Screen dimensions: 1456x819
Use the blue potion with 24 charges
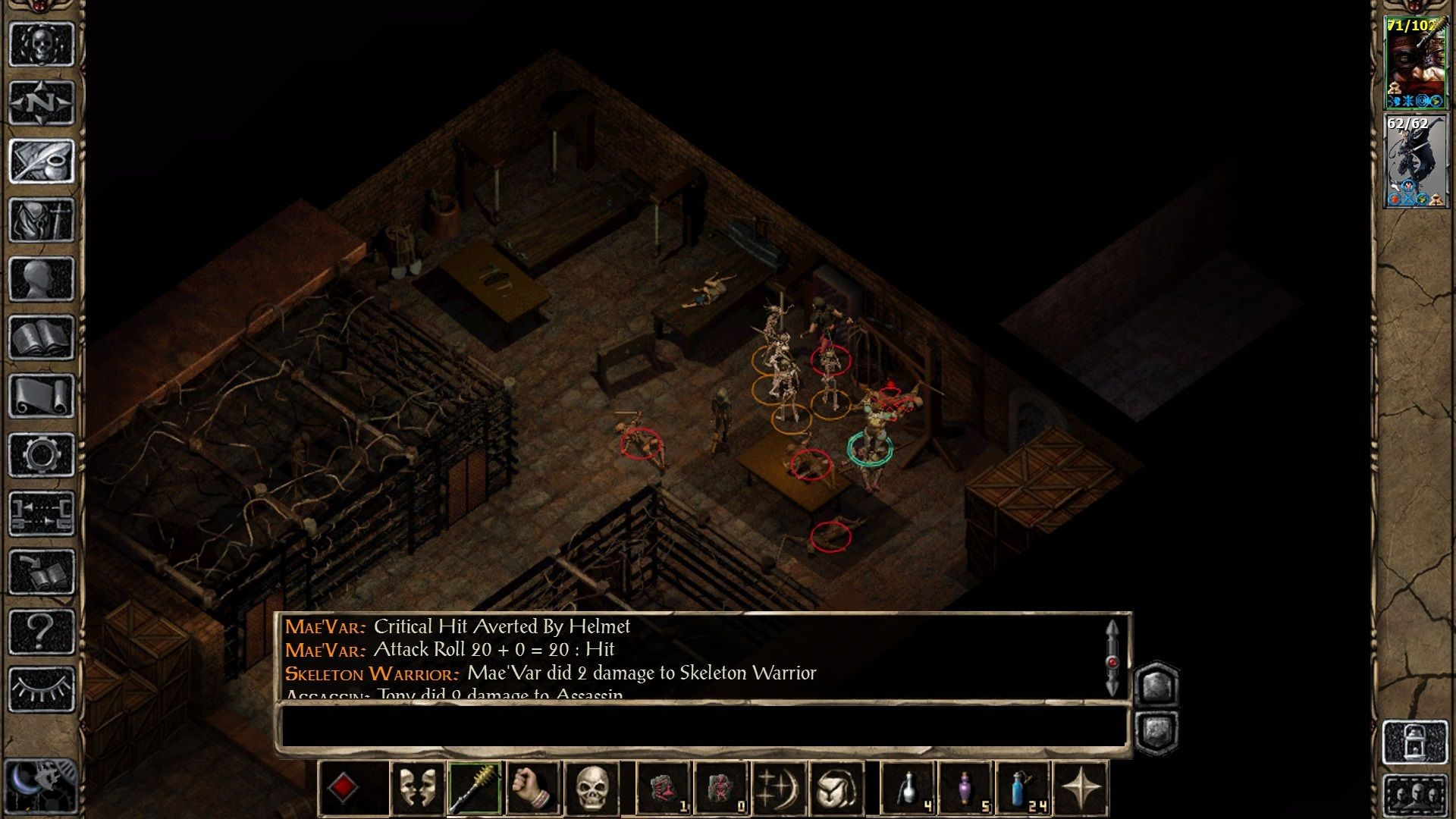1022,789
